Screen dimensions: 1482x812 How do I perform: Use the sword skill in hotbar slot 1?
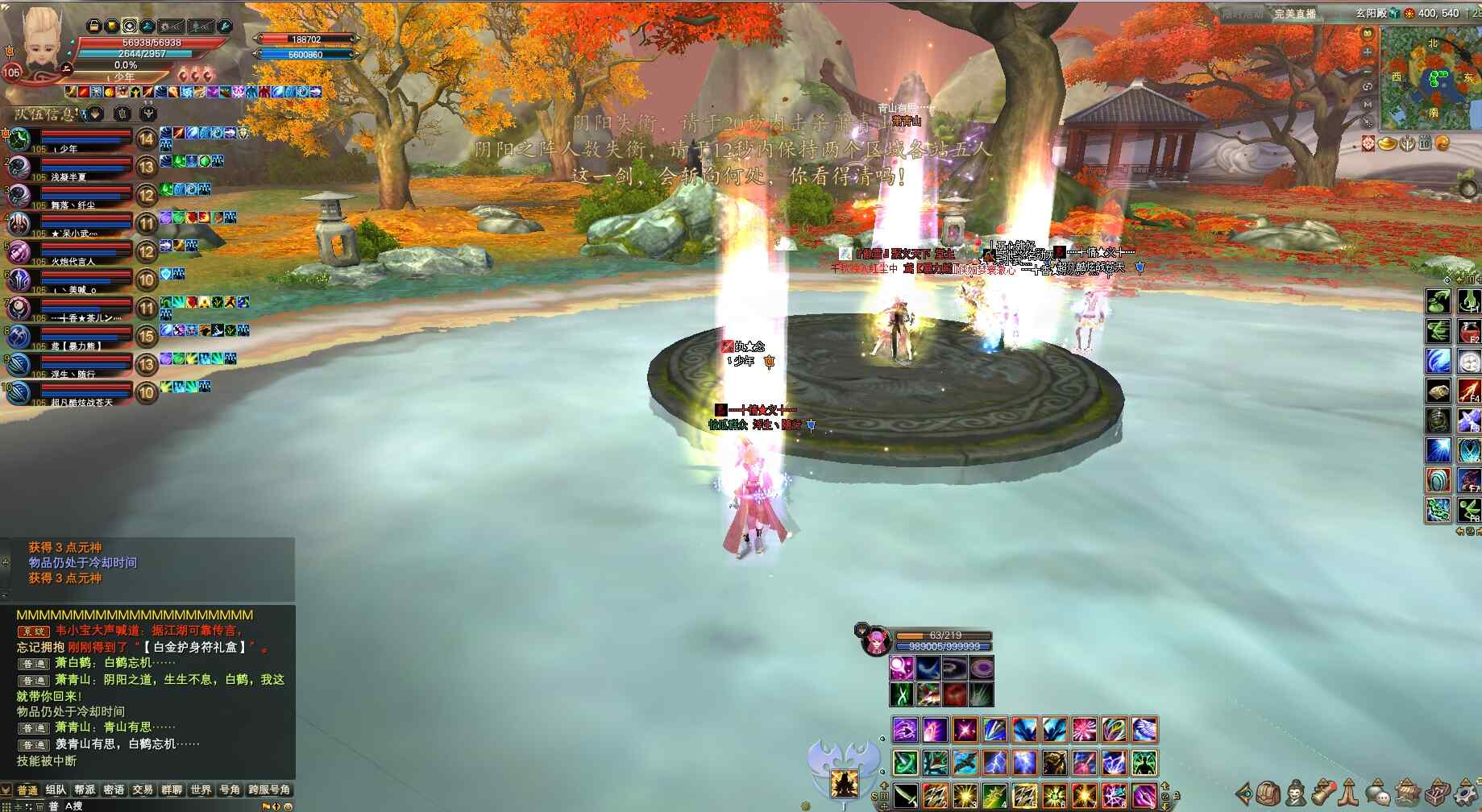pos(905,796)
